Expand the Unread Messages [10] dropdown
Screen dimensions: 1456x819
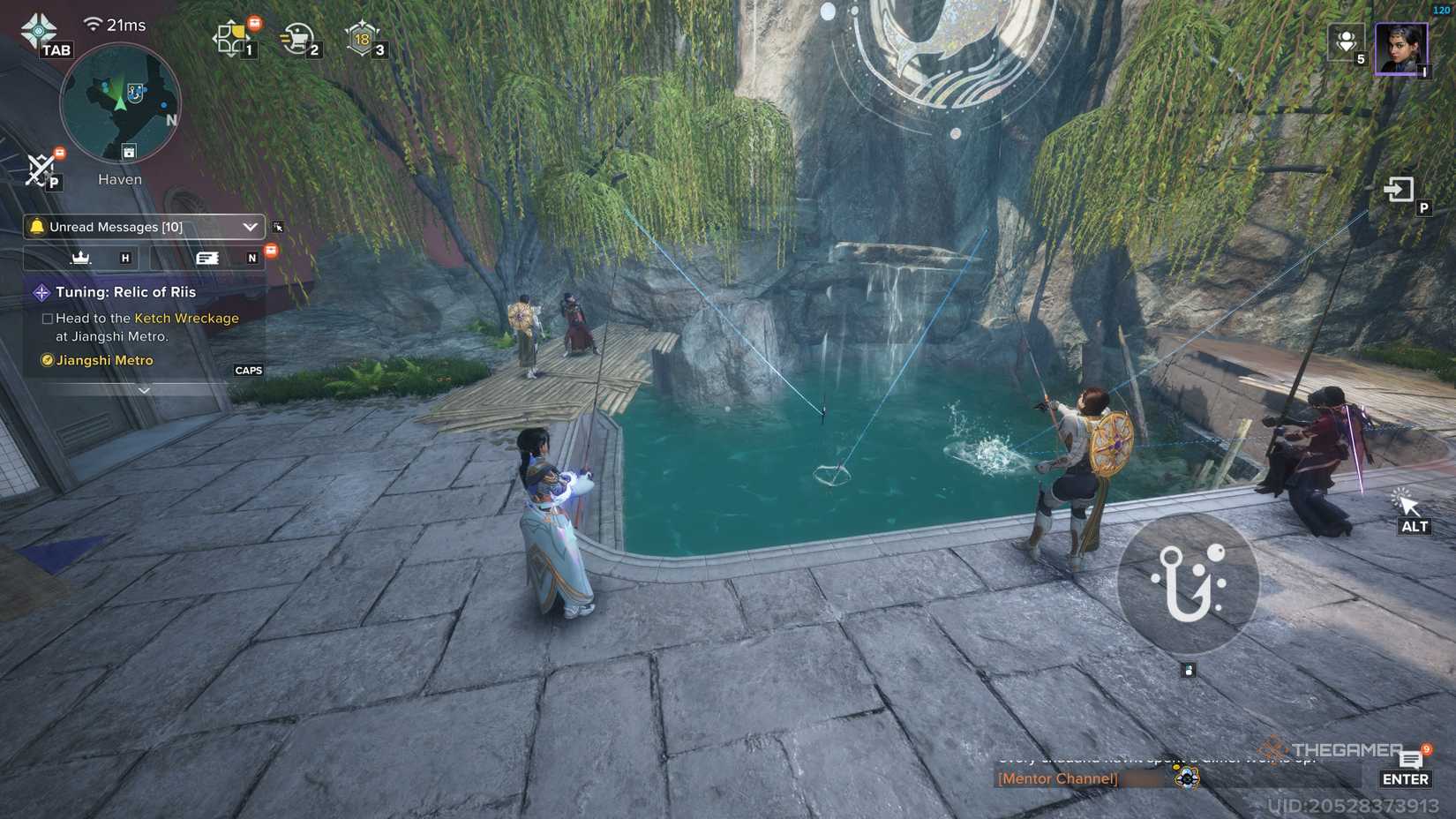coord(250,227)
